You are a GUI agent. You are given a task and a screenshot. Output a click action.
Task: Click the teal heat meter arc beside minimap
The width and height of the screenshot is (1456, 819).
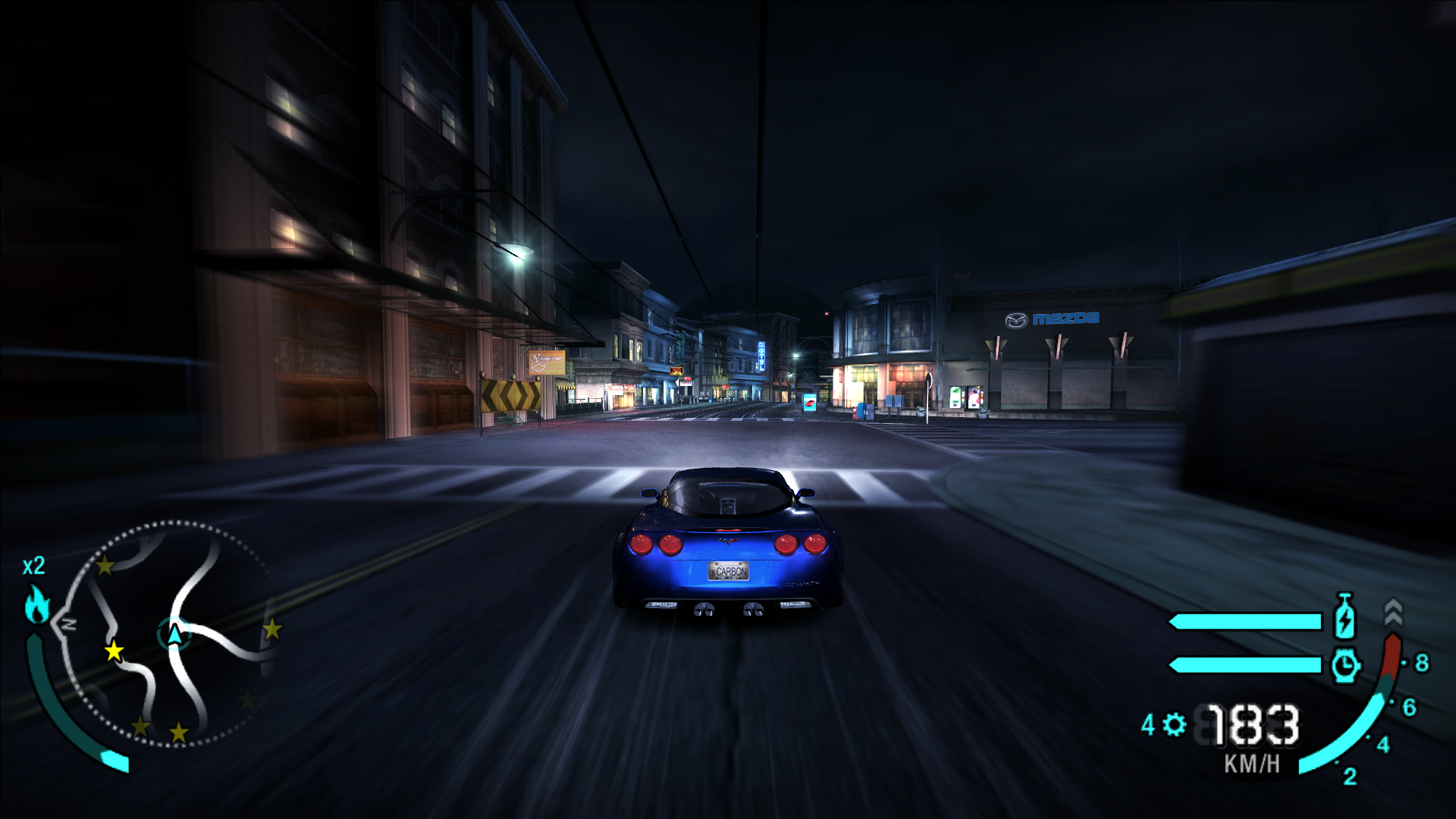point(48,684)
